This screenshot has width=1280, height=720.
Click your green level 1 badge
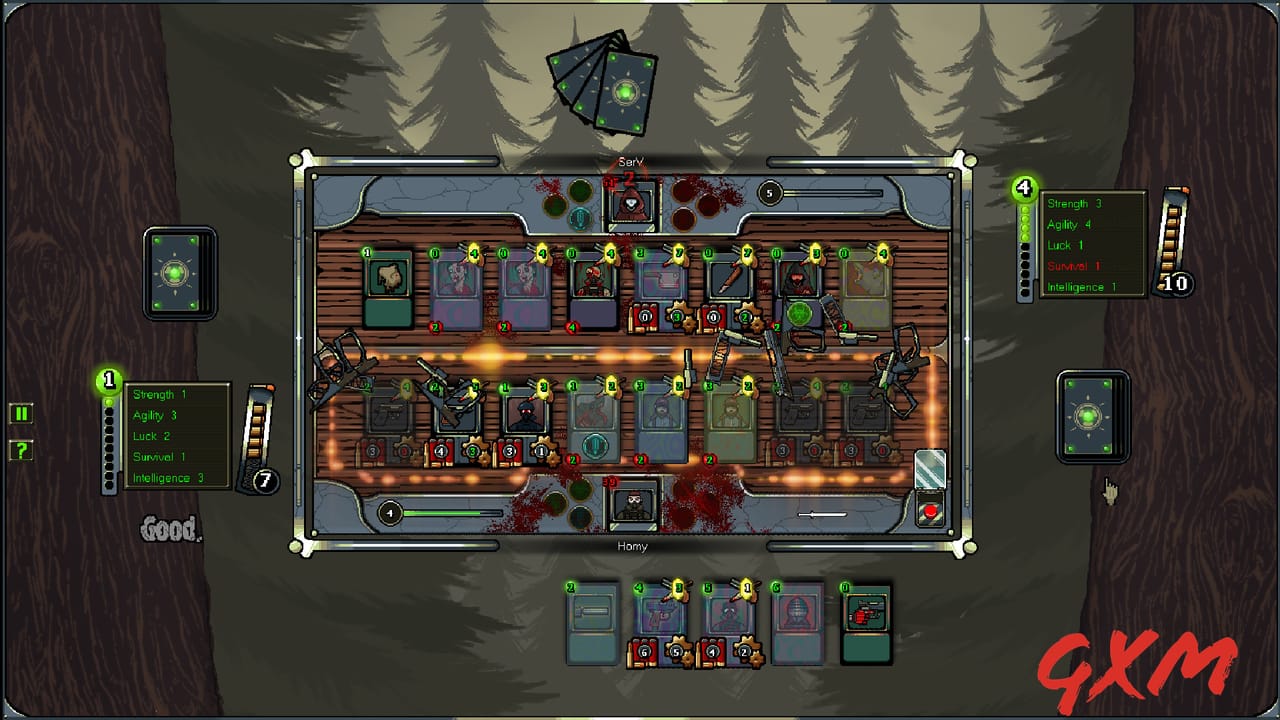coord(108,380)
